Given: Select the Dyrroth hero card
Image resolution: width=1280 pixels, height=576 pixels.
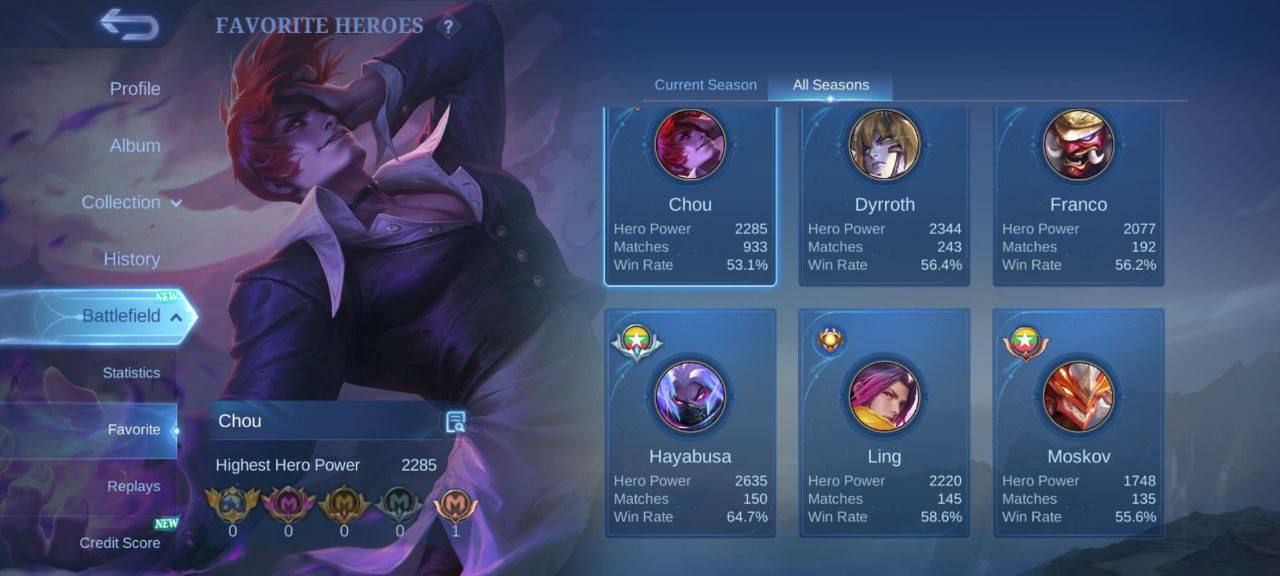Looking at the screenshot, I should click(884, 196).
